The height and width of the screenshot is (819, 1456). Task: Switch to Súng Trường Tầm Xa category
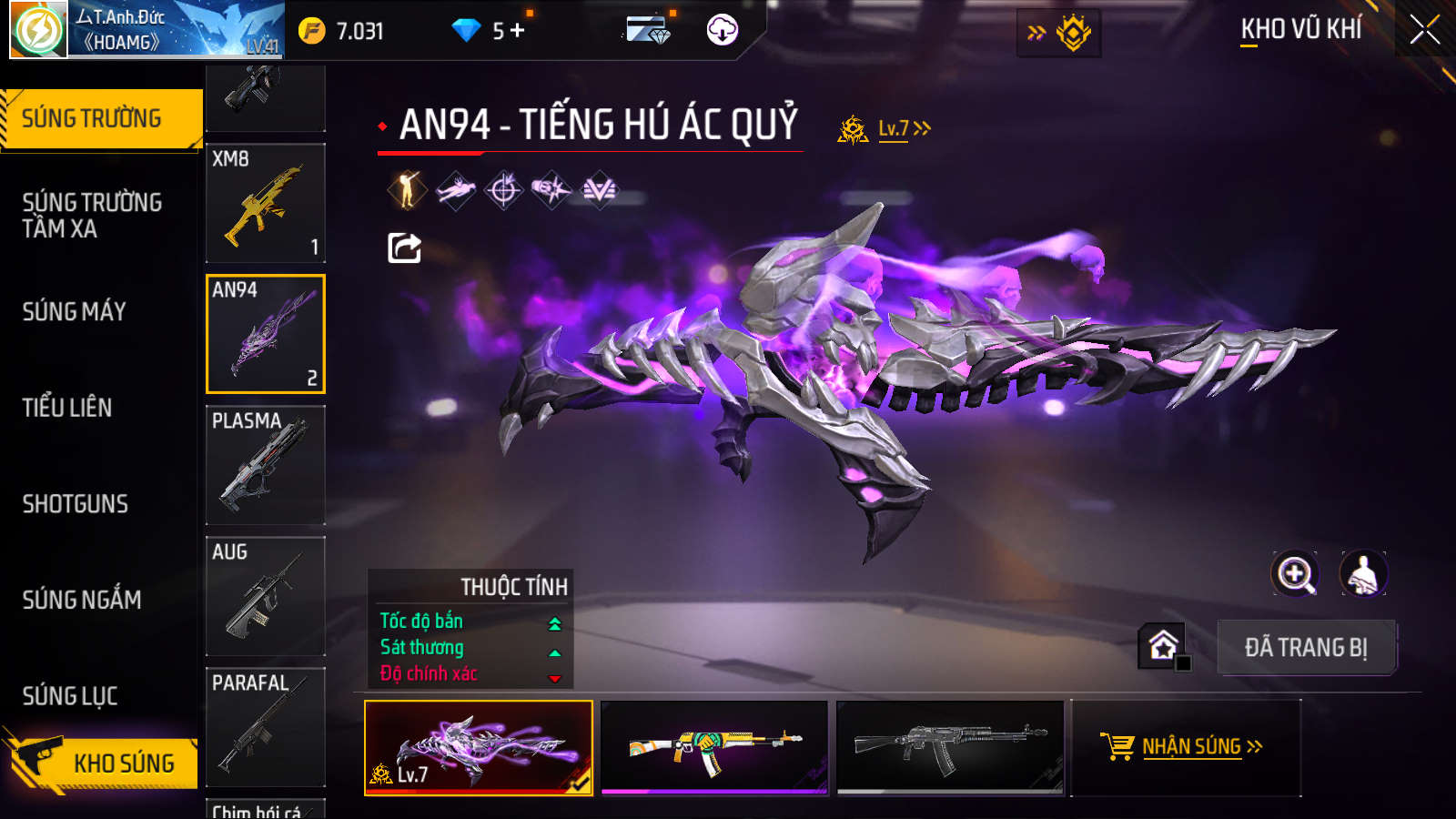click(x=92, y=215)
